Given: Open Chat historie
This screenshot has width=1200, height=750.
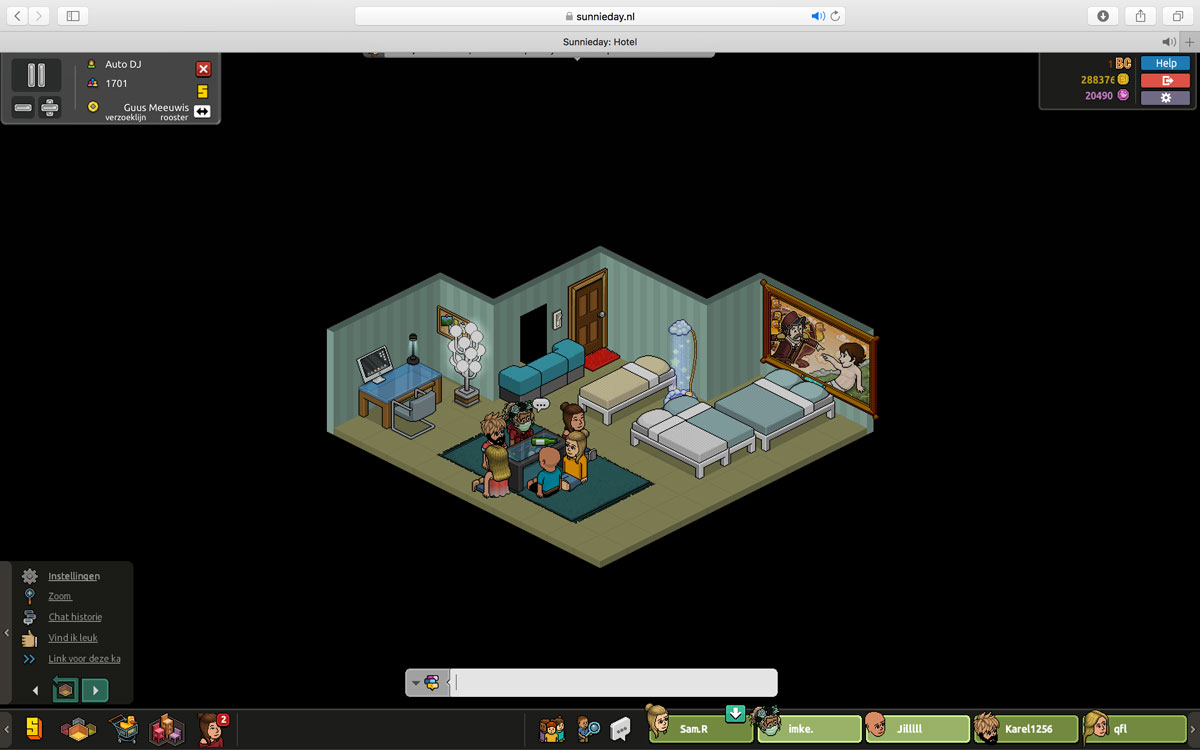Looking at the screenshot, I should tap(75, 617).
